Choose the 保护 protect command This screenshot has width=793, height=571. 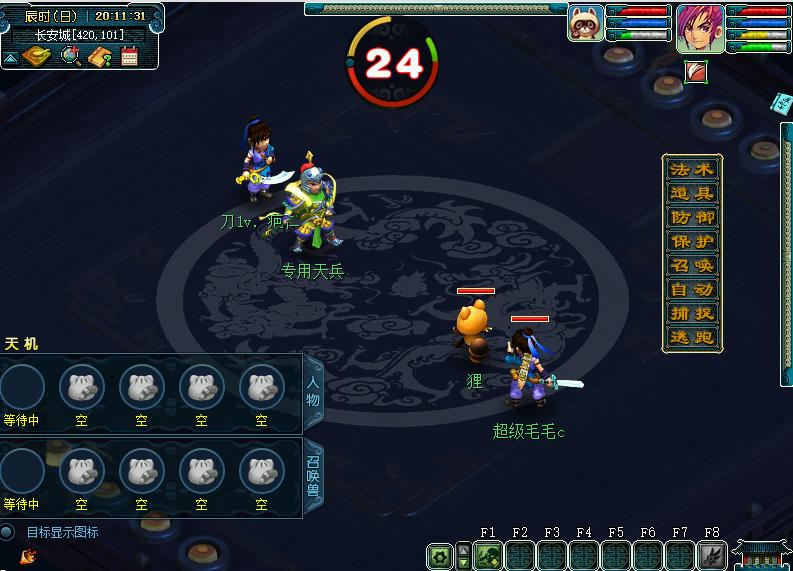pos(692,242)
